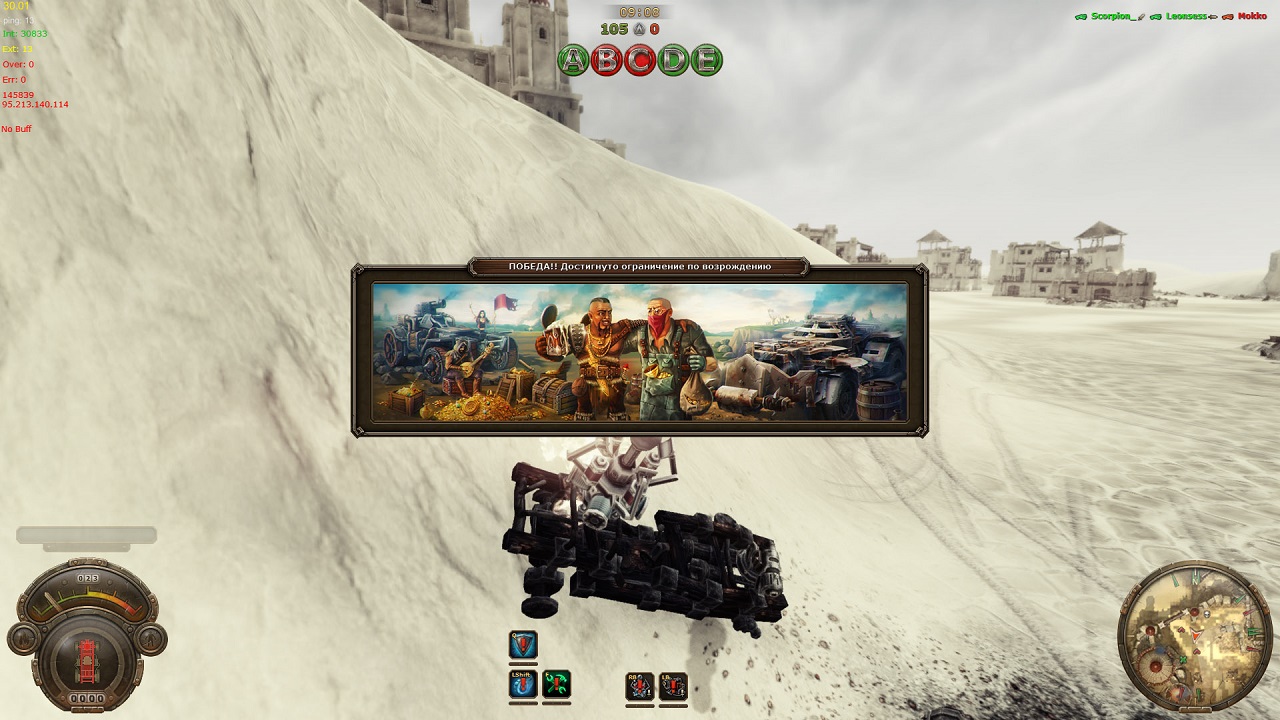Open the circular minimap

pyautogui.click(x=1181, y=636)
